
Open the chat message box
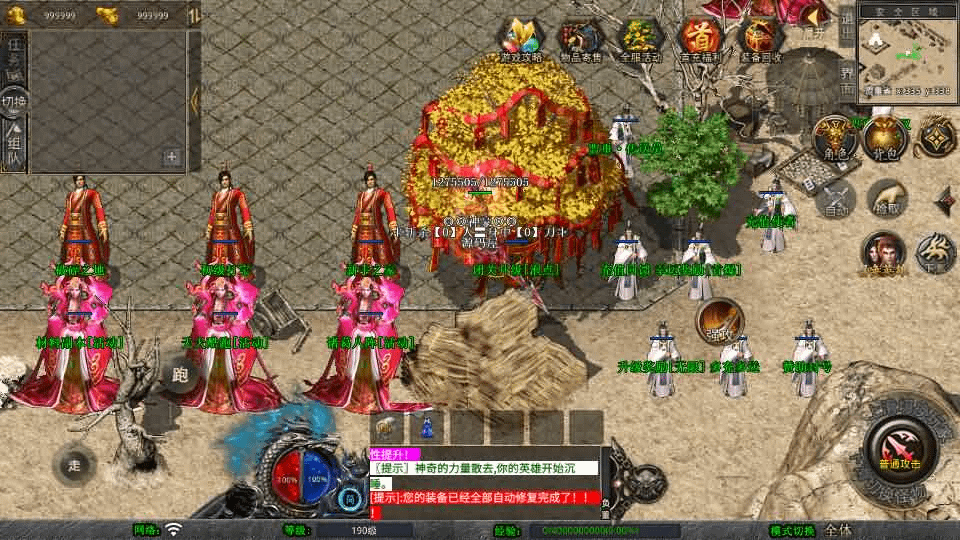[485, 481]
